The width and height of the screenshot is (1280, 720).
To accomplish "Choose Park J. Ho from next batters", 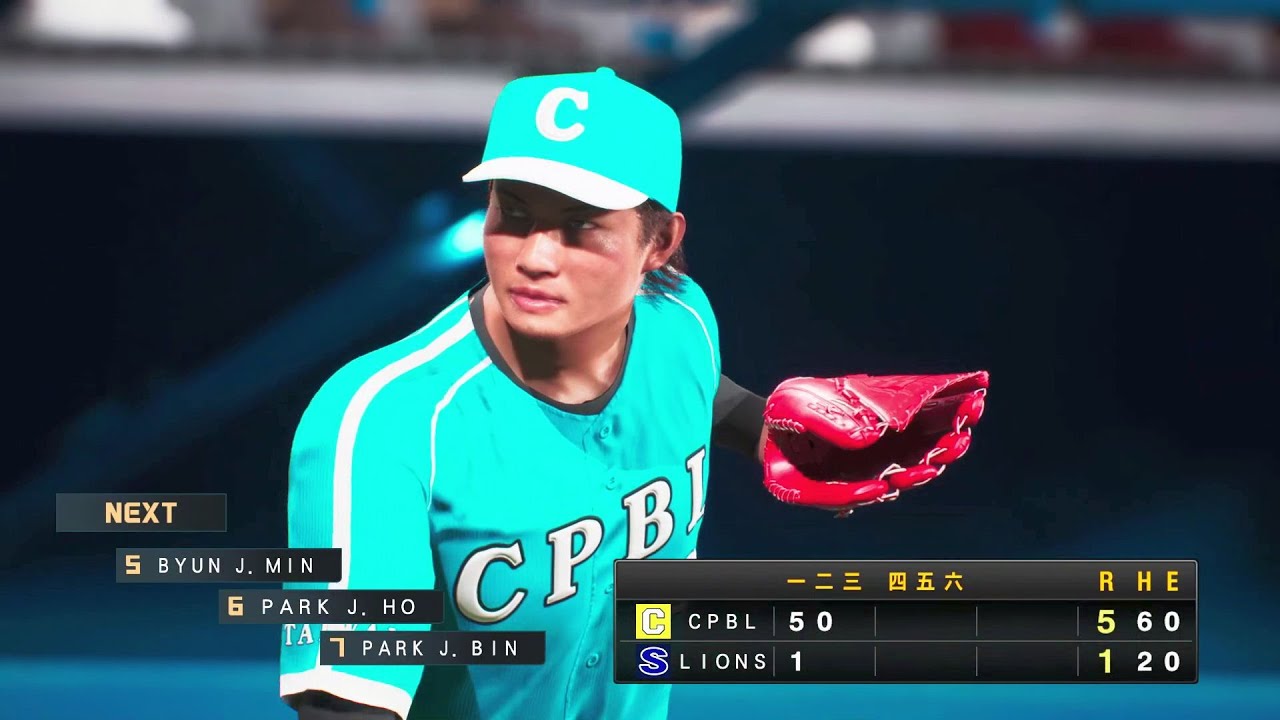I will [x=331, y=607].
